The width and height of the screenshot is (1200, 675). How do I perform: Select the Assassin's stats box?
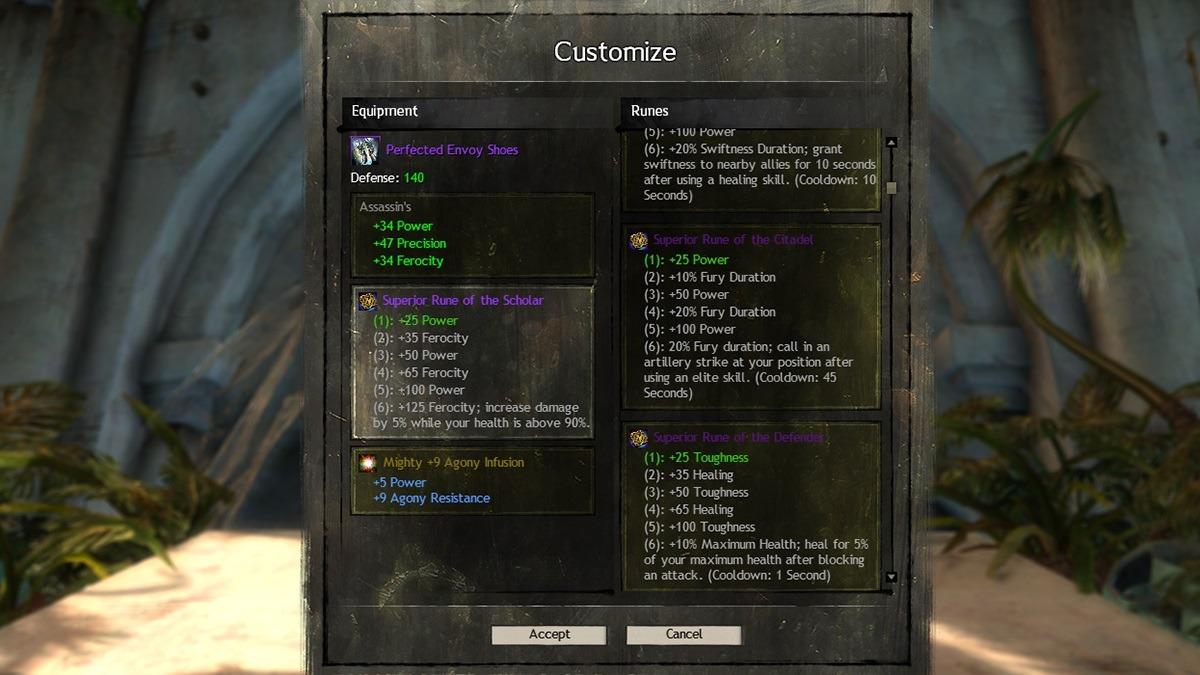tap(472, 234)
